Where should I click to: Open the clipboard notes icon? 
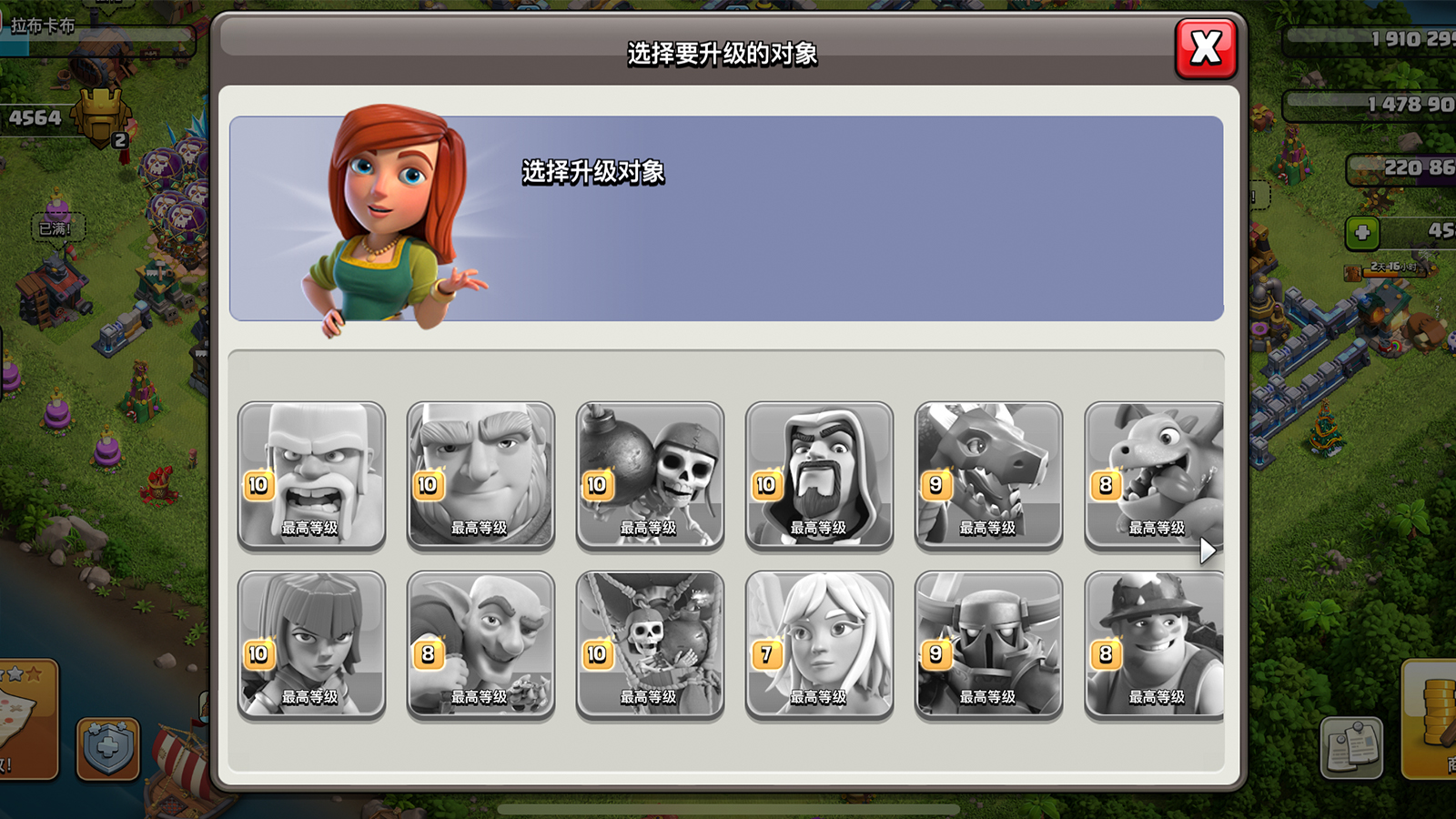(1351, 748)
